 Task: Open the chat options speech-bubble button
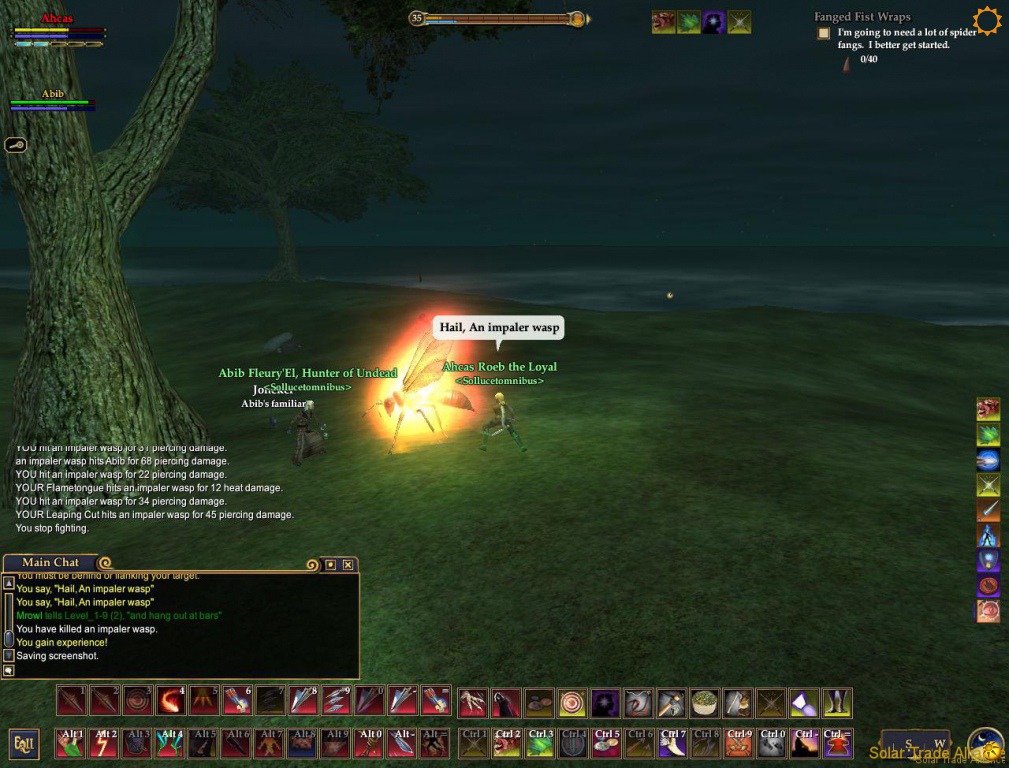tap(9, 670)
